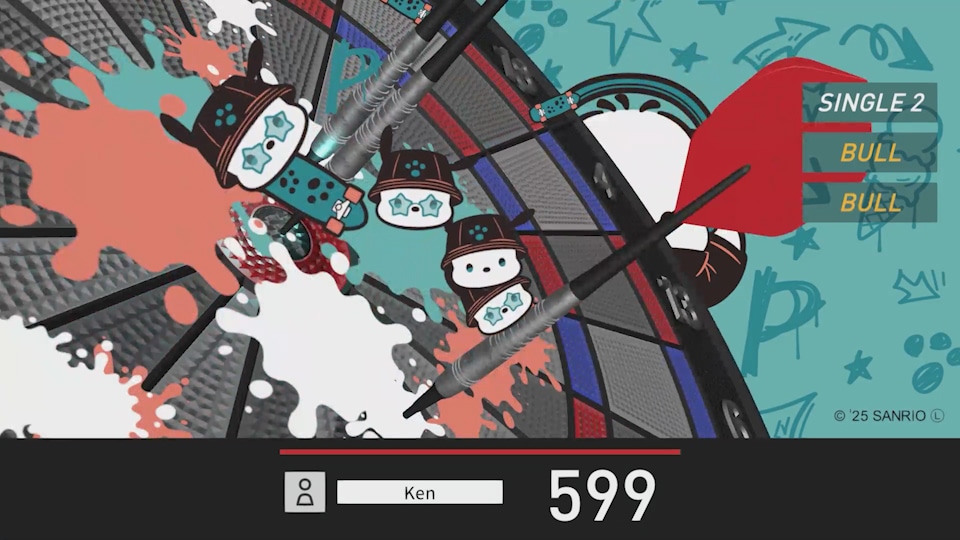This screenshot has width=960, height=540.
Task: Select the SINGLE 2 throw result entry
Action: [x=870, y=102]
